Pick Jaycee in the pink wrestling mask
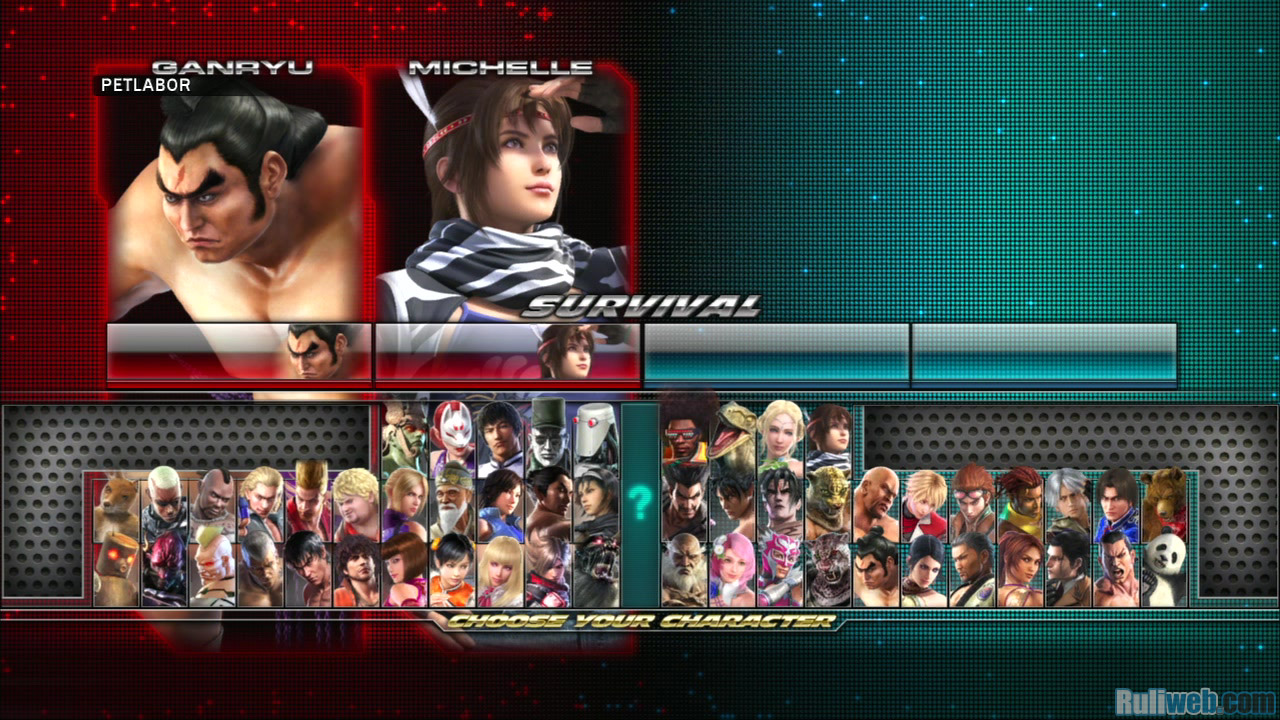Viewport: 1280px width, 720px height. (780, 569)
